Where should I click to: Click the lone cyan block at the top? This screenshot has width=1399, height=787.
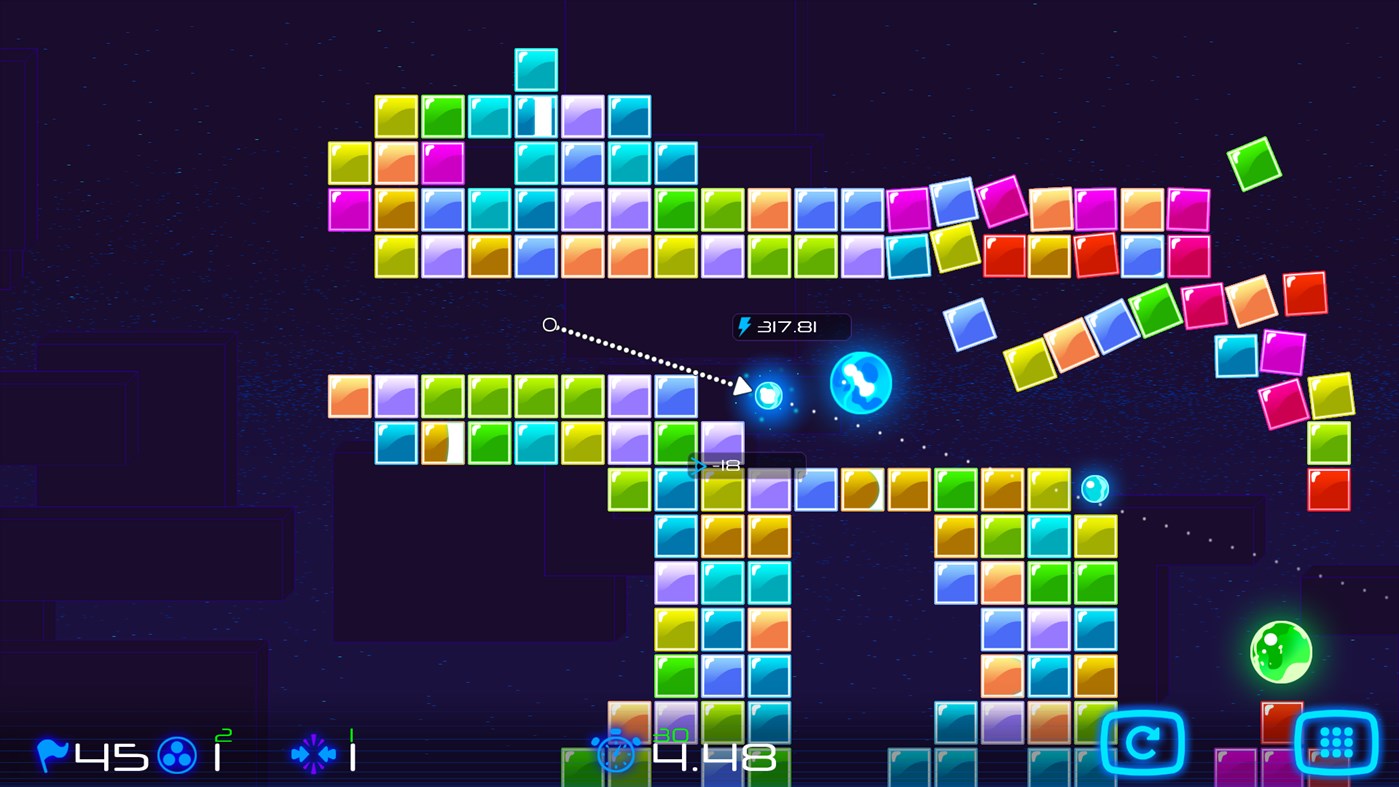click(536, 69)
